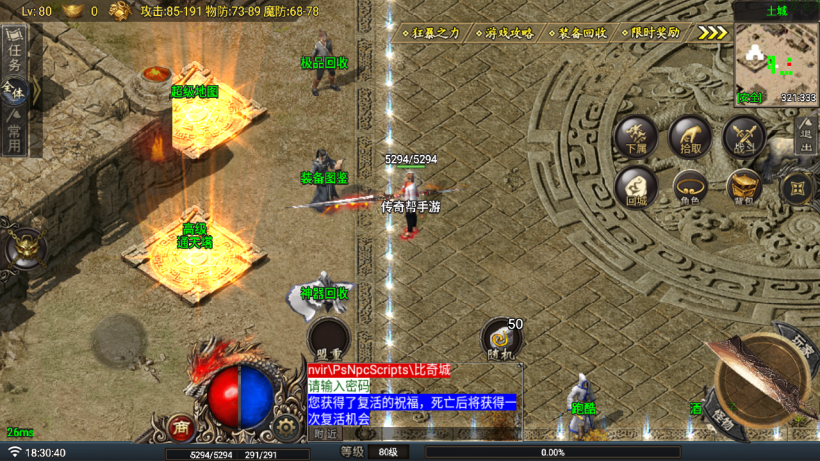The image size is (820, 461).
Task: Expand the yellow arrow chevrons in top bar
Action: coord(713,33)
